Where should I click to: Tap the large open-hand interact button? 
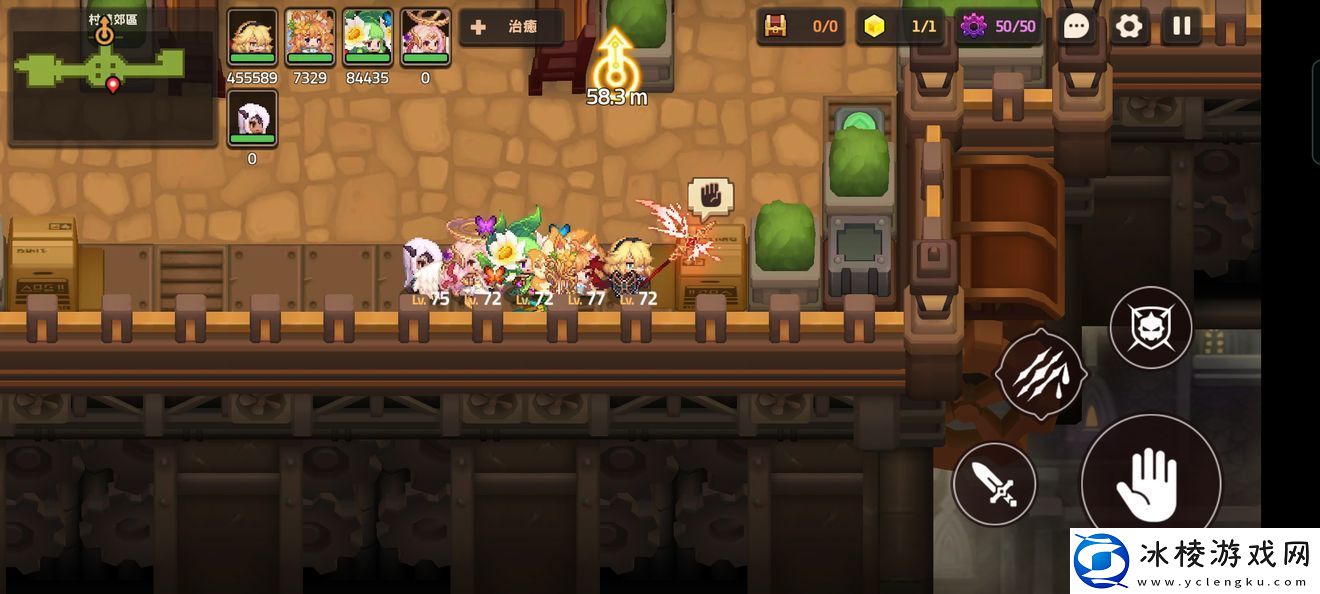tap(1150, 482)
